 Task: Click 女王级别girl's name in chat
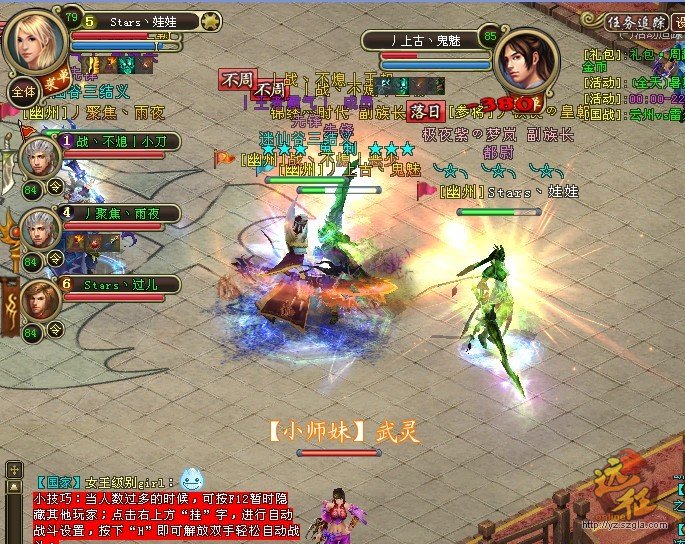[131, 482]
